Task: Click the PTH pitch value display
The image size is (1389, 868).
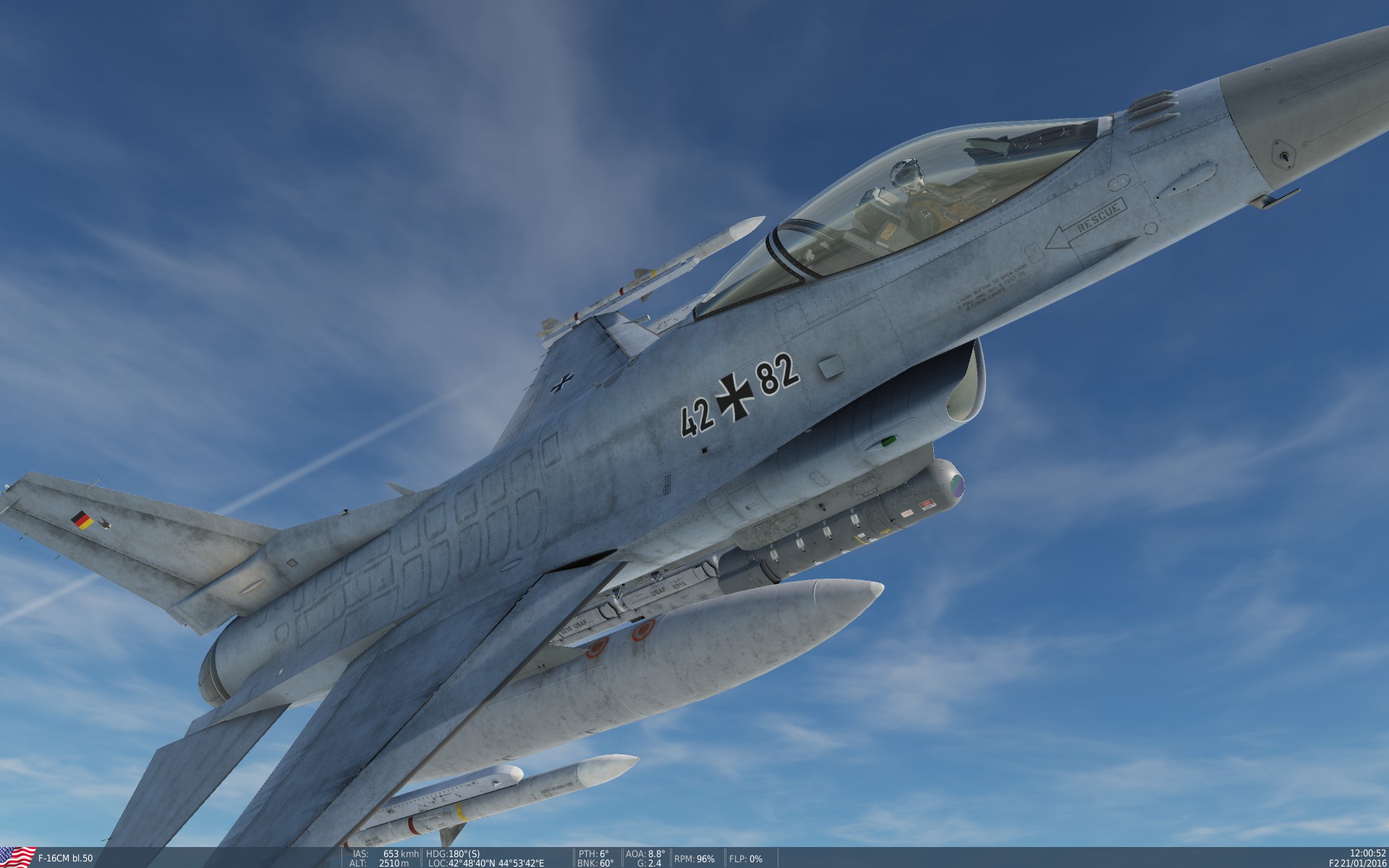Action: point(595,852)
